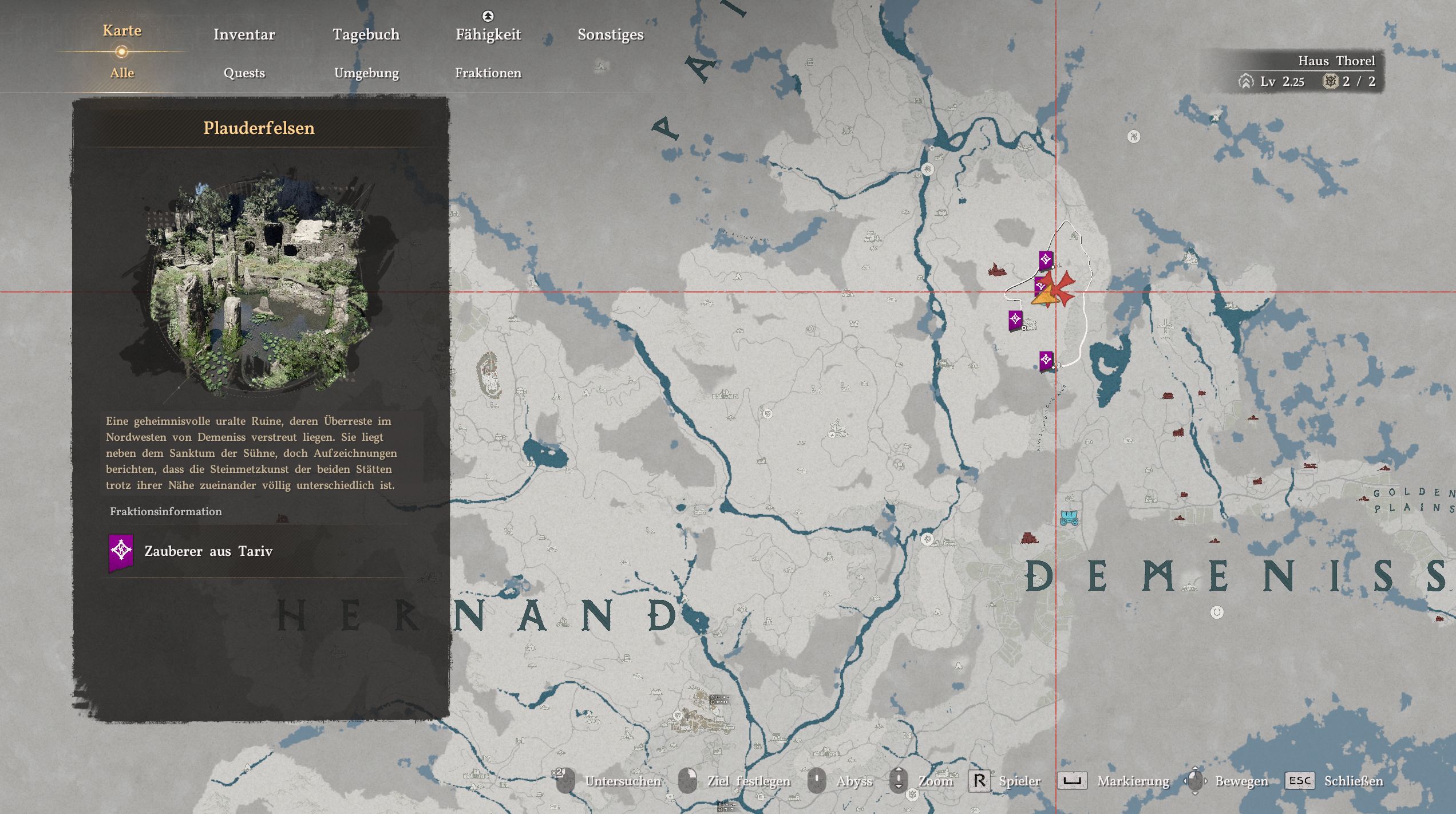Show the Alle map filter
This screenshot has height=814, width=1456.
122,73
